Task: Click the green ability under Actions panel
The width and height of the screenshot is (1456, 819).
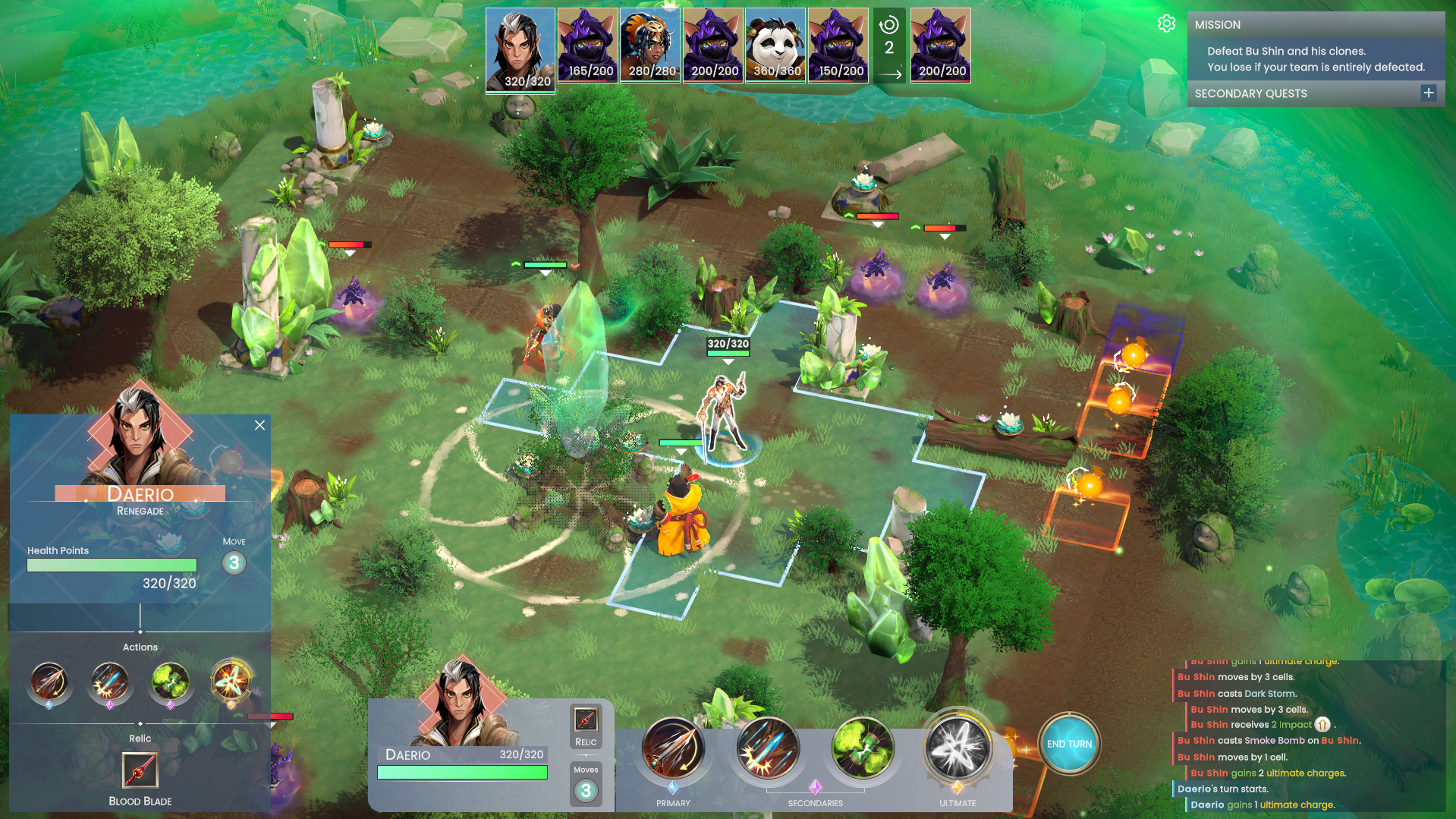Action: 170,681
